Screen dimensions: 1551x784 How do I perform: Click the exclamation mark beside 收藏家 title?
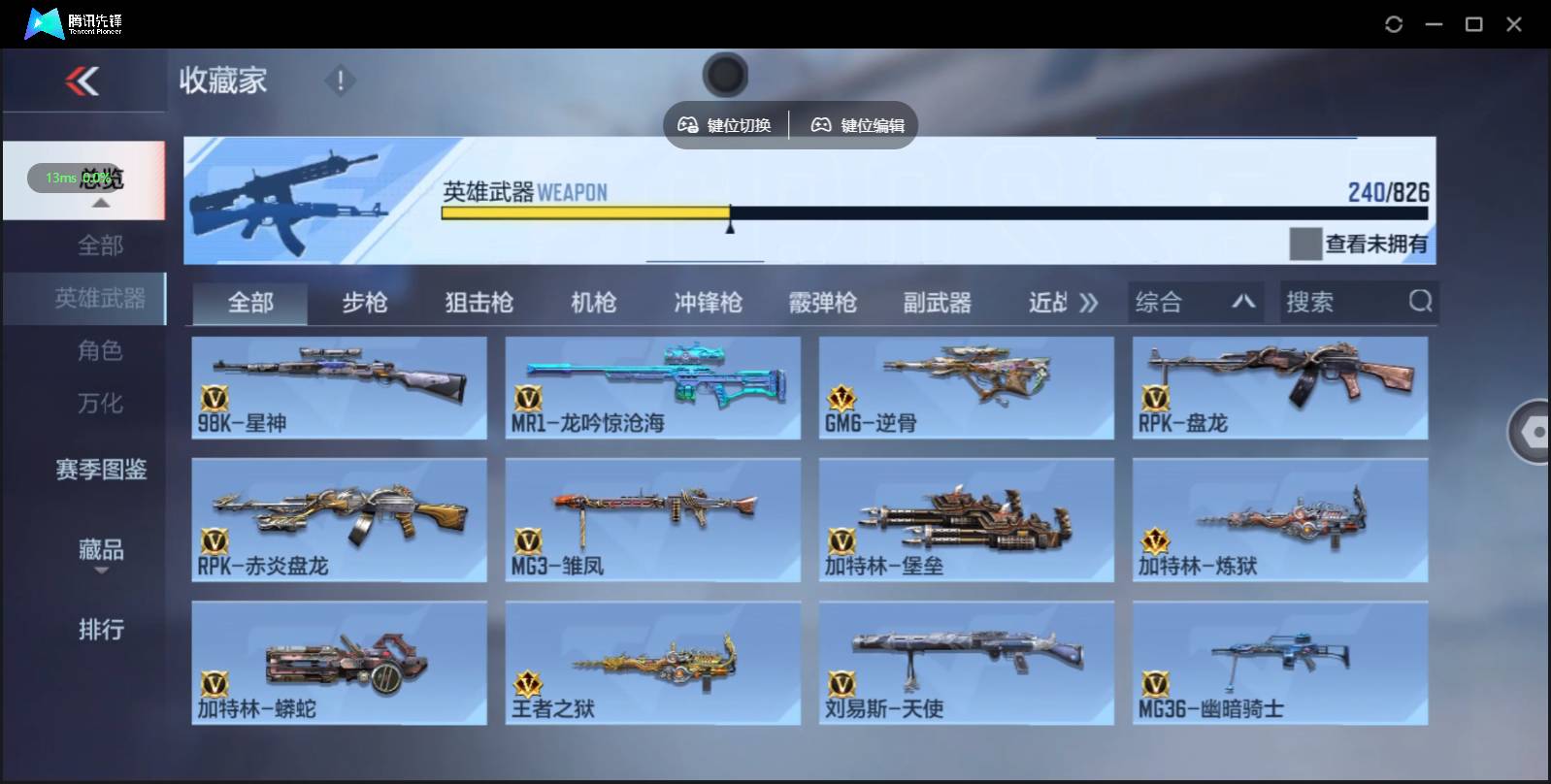point(340,81)
